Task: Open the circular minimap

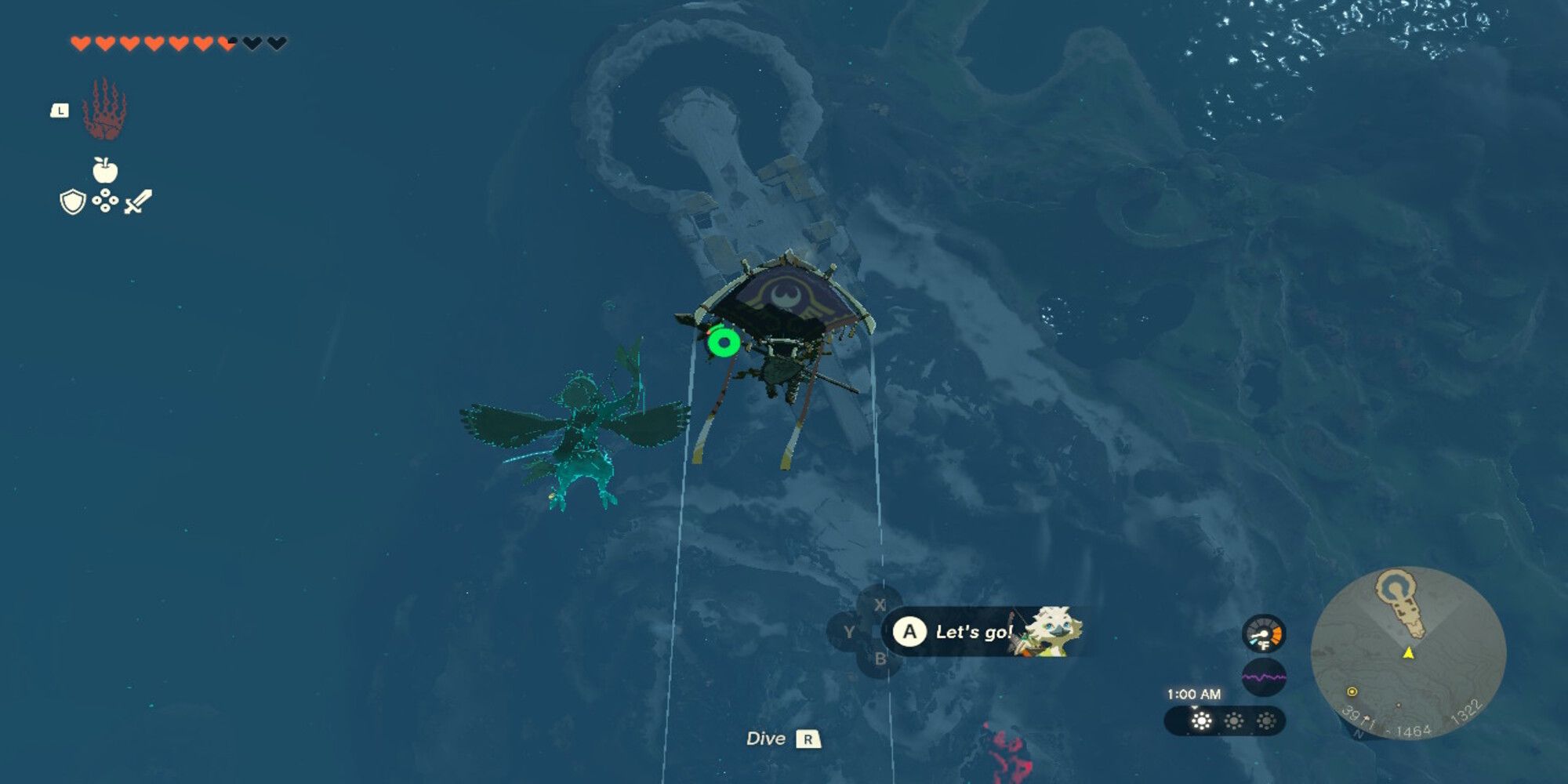Action: pos(1408,652)
